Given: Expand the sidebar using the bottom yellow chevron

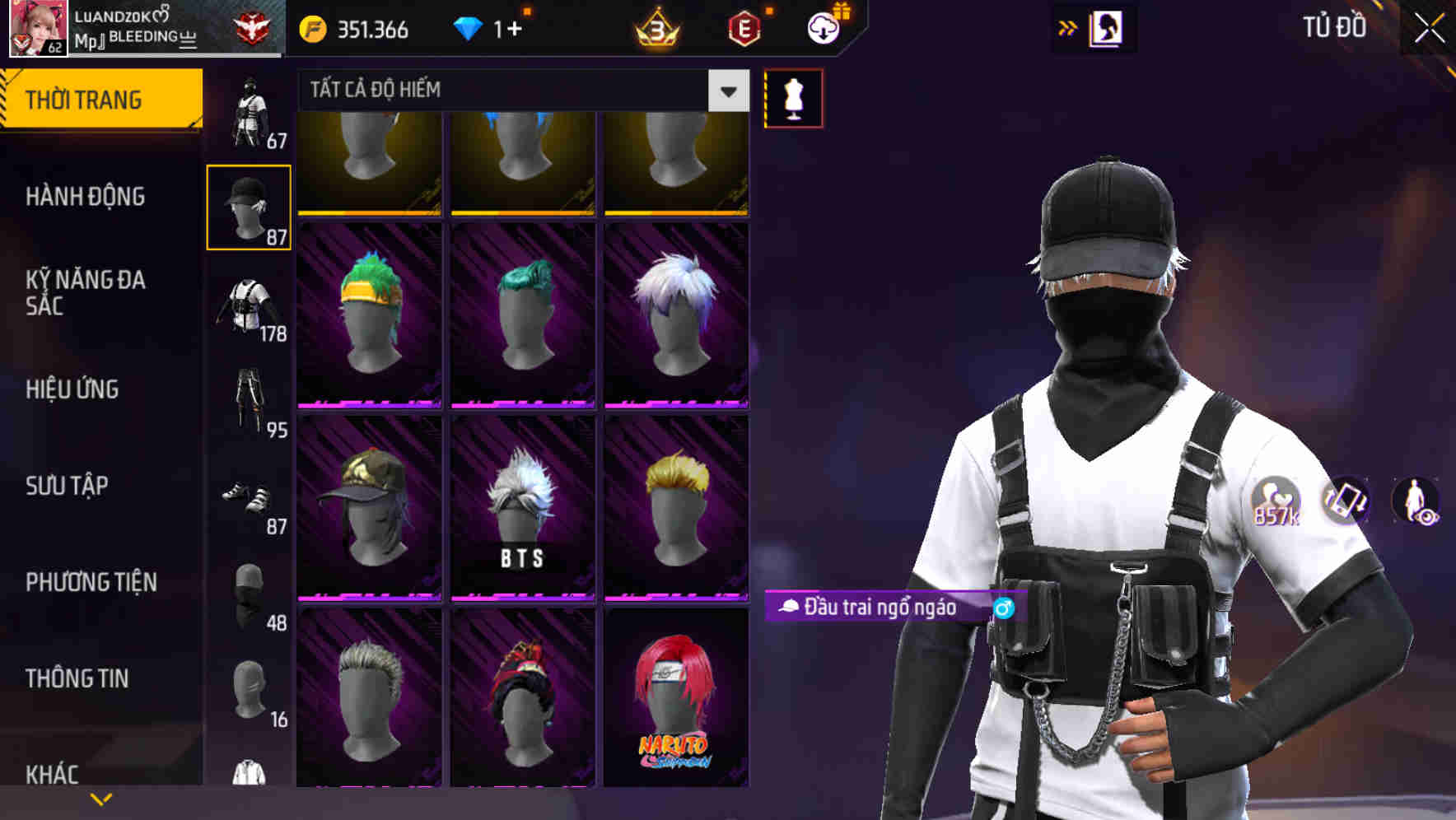Looking at the screenshot, I should point(101,797).
